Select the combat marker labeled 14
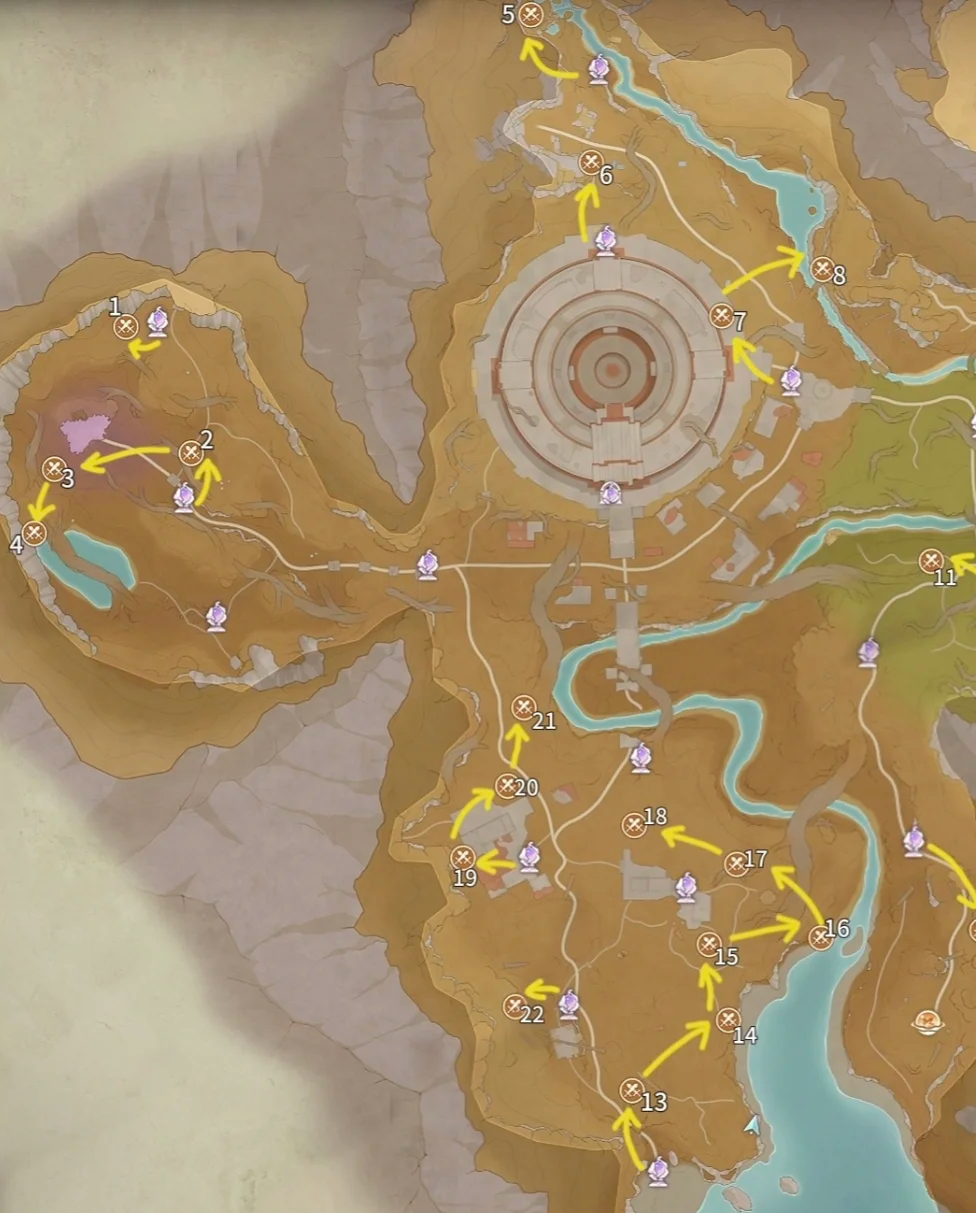This screenshot has height=1213, width=976. tap(728, 1020)
